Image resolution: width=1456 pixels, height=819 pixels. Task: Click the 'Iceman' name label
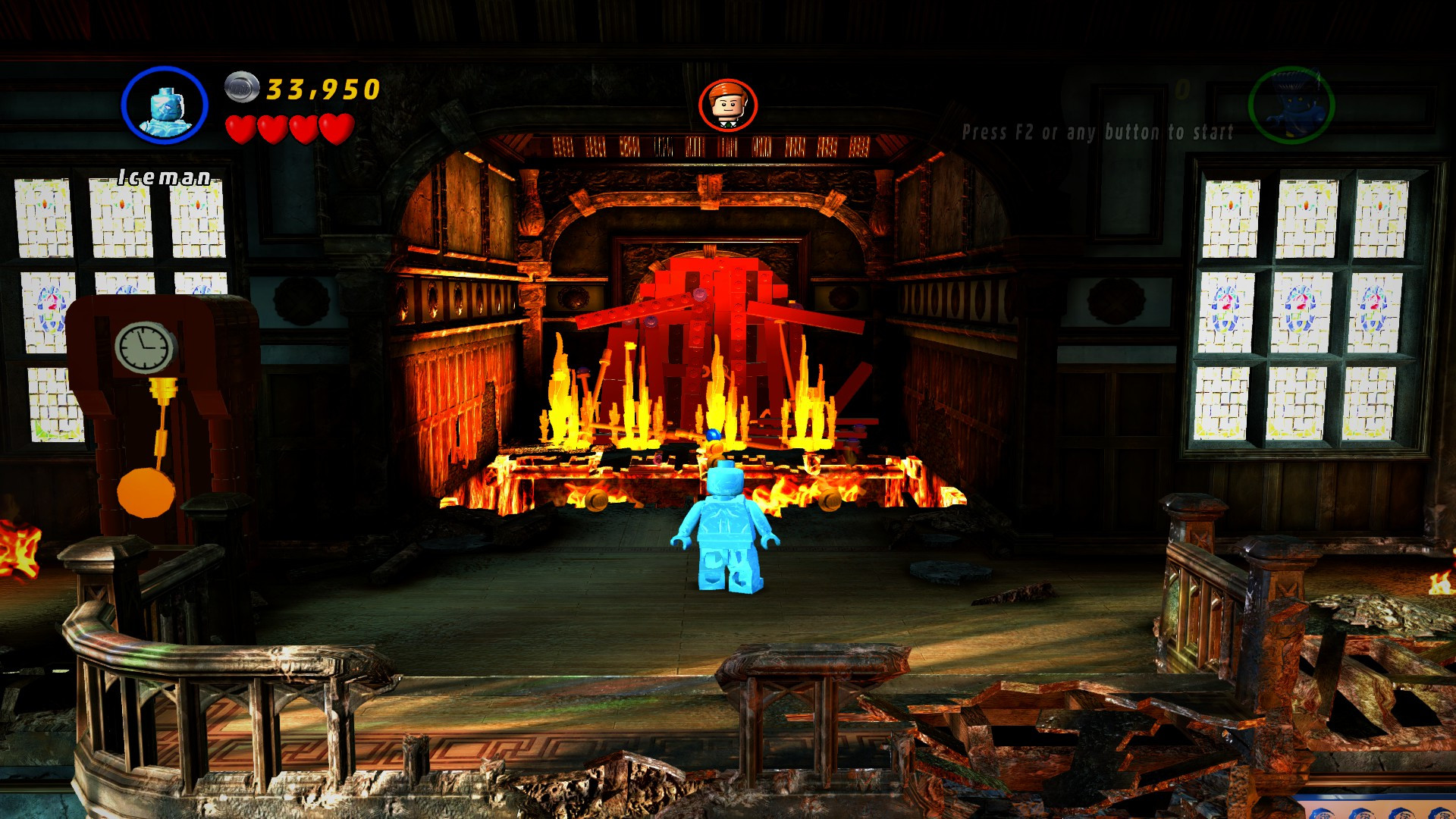164,175
